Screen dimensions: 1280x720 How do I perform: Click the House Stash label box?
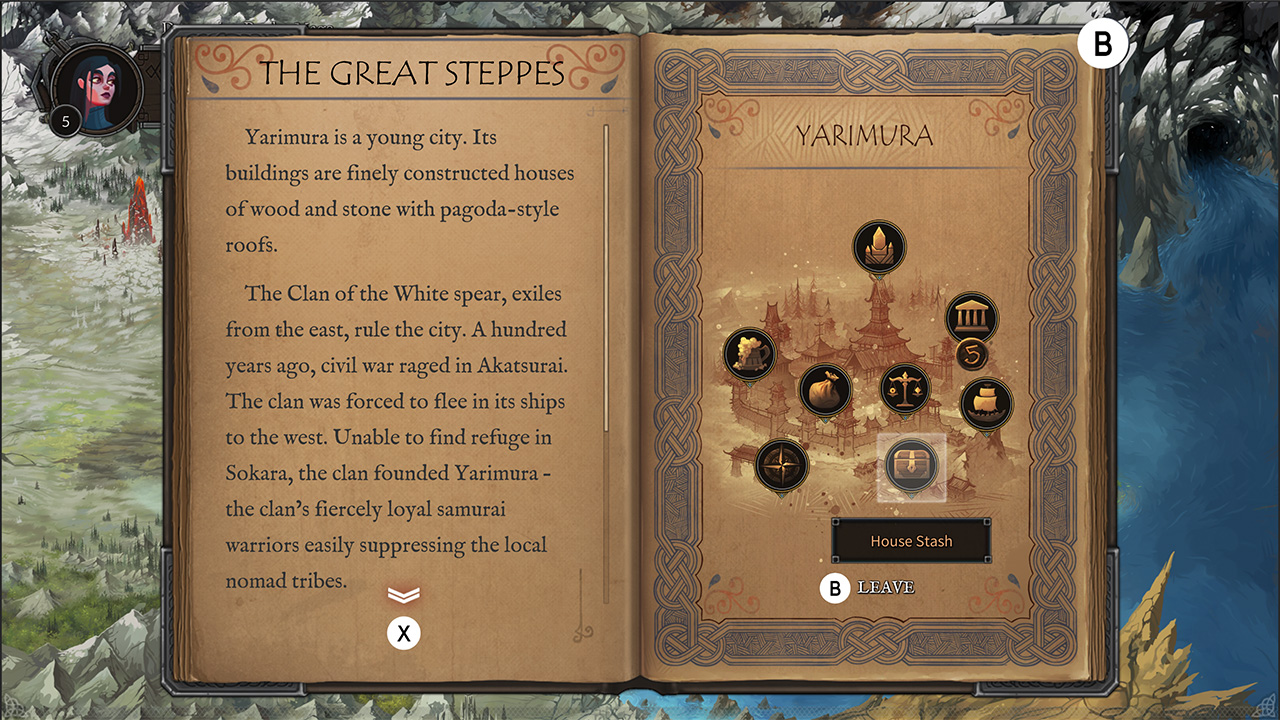[x=911, y=540]
